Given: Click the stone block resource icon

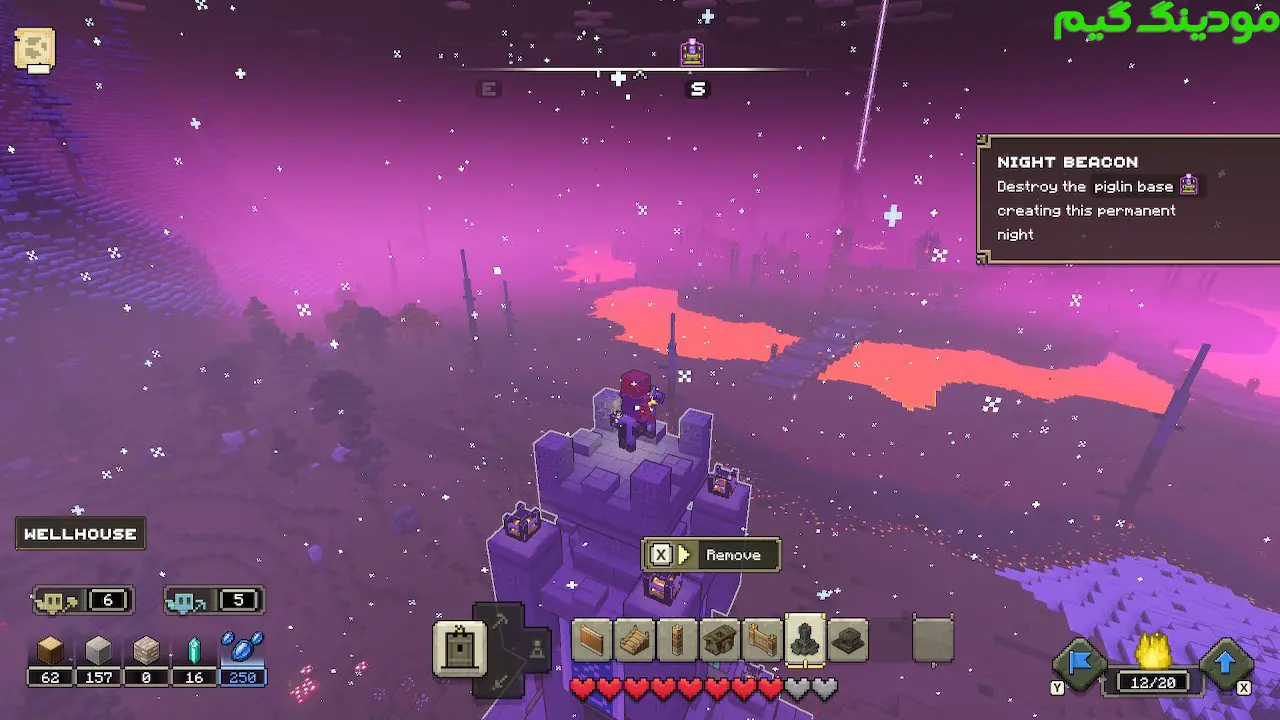Looking at the screenshot, I should coord(99,652).
